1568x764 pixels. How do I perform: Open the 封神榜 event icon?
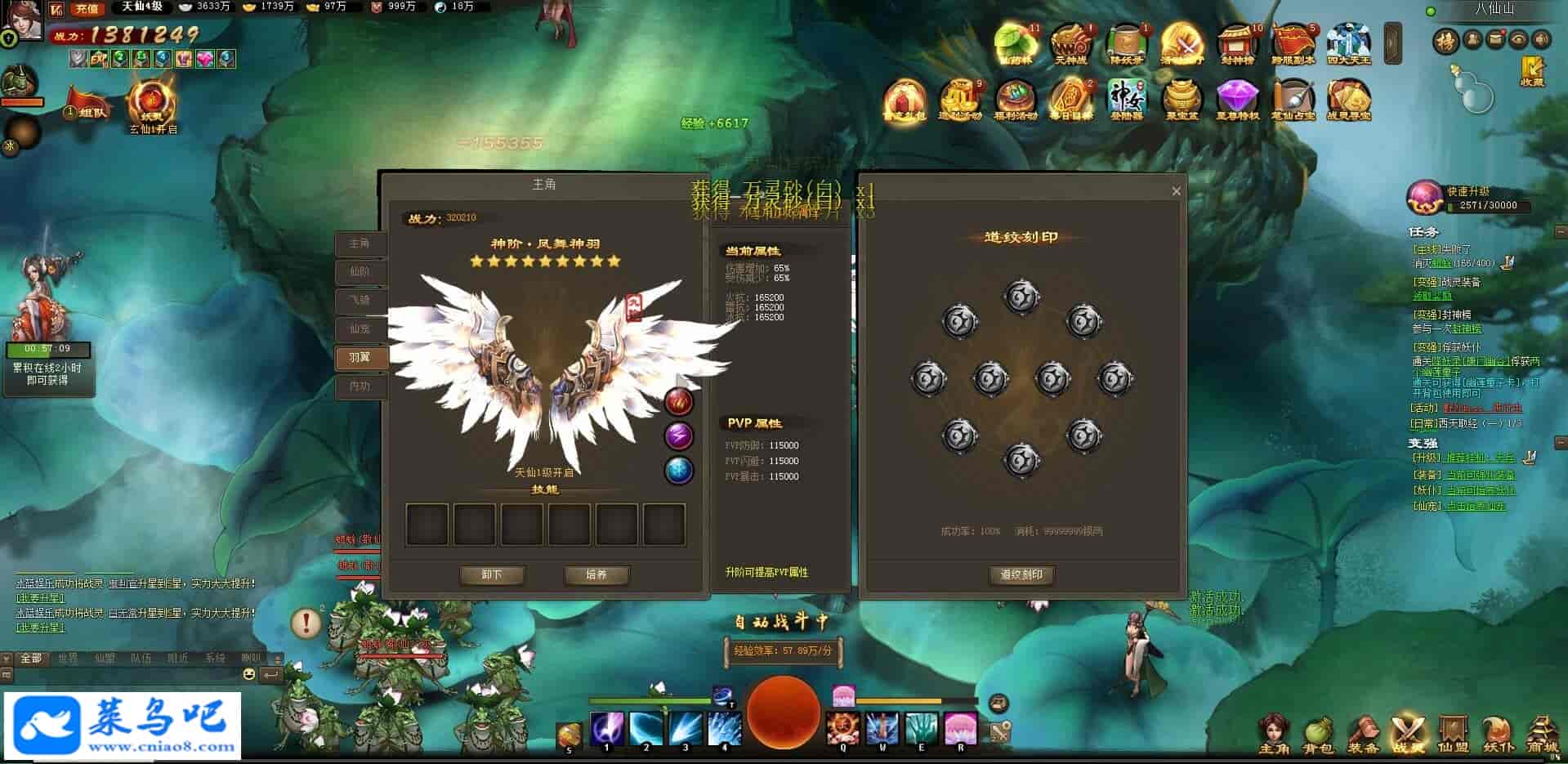tap(1237, 43)
